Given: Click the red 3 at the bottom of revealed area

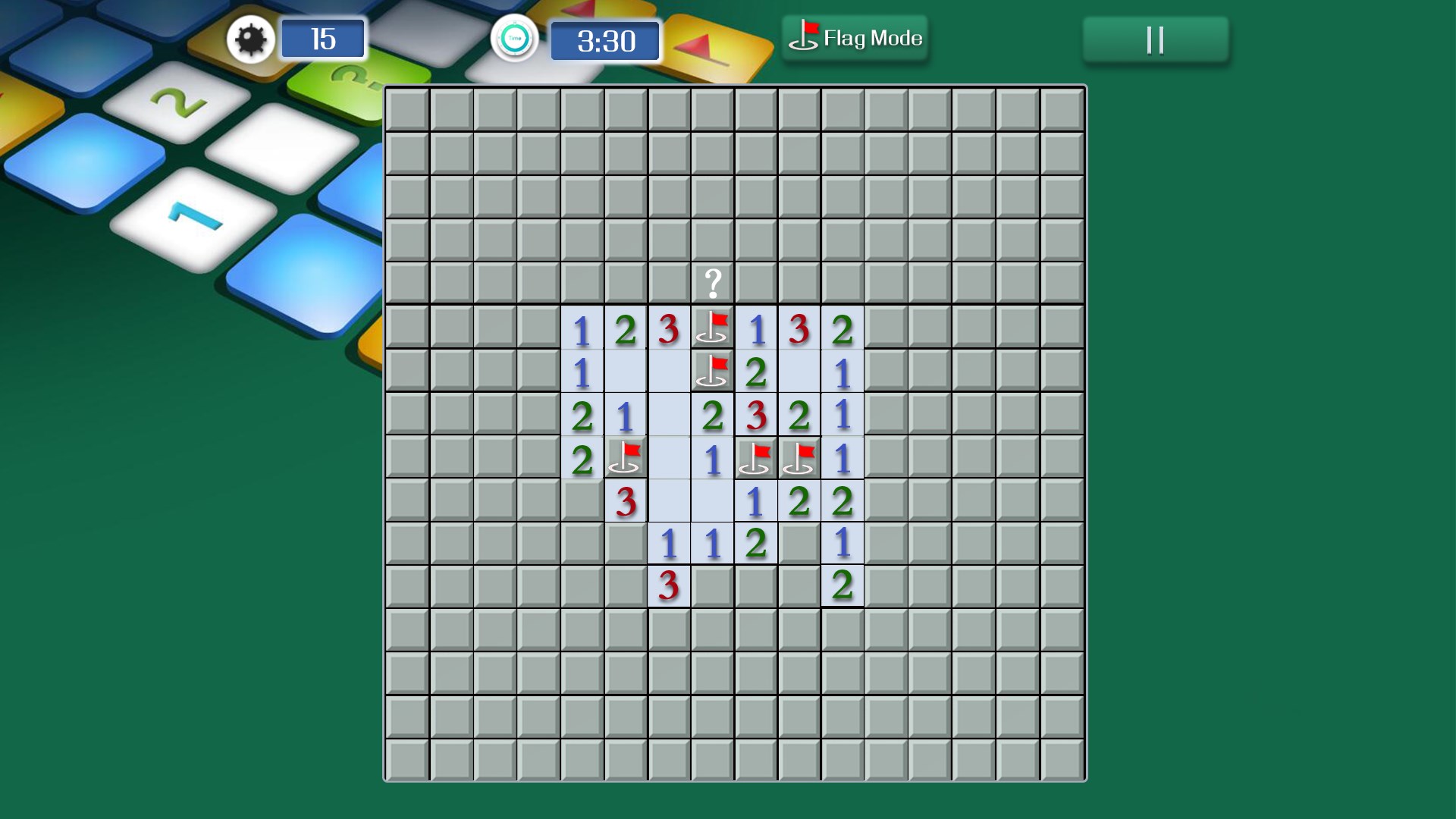Looking at the screenshot, I should tap(667, 585).
